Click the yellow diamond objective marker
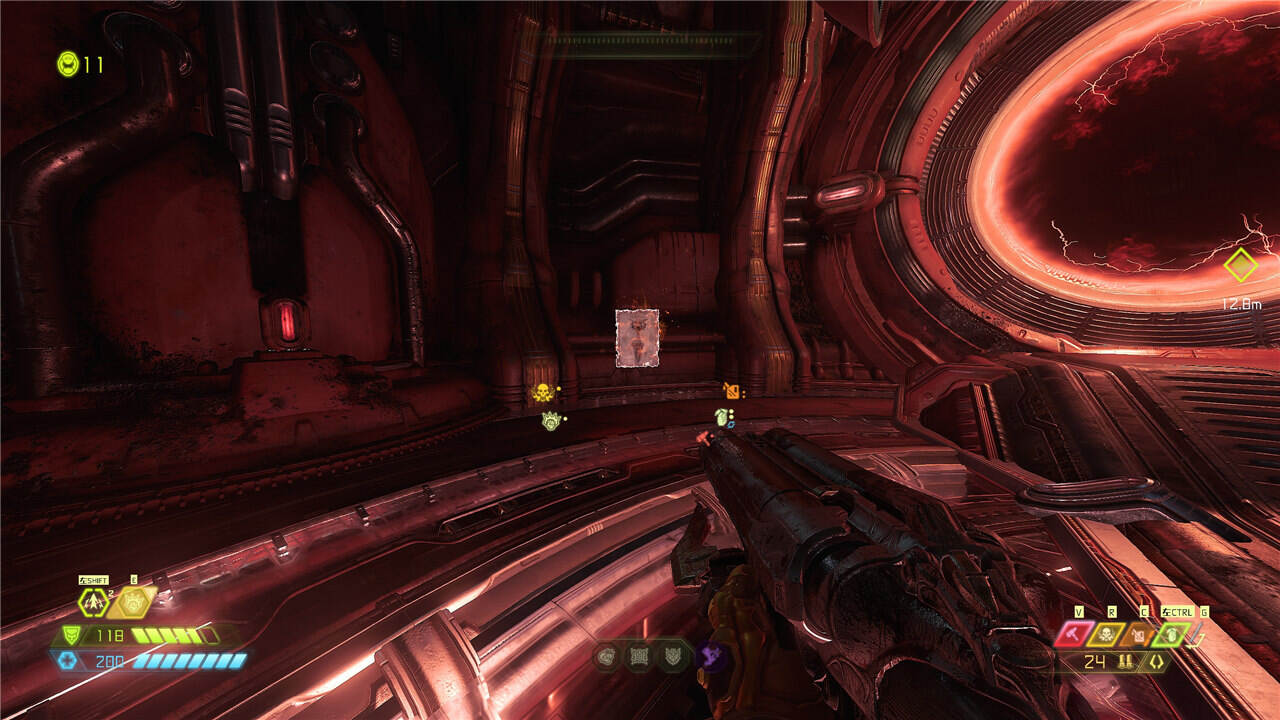Screen dimensions: 1280x720 coord(1240,265)
